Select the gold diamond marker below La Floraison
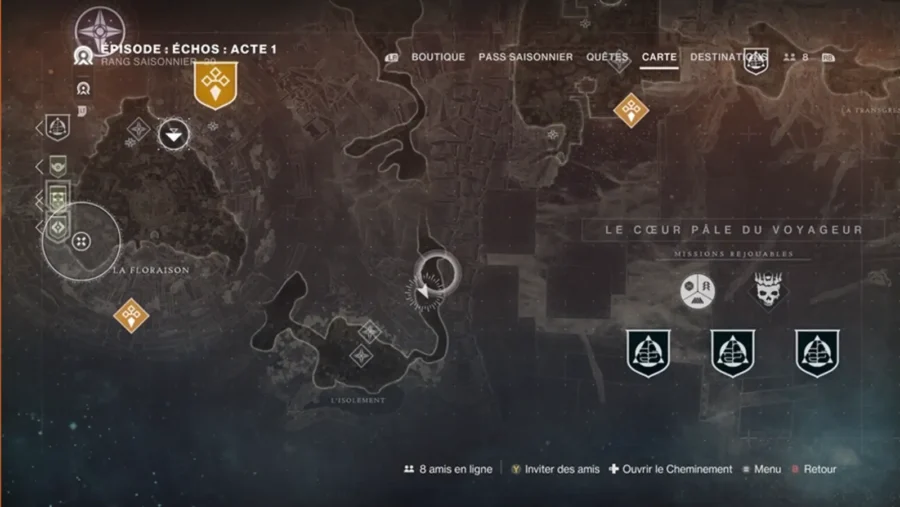Image resolution: width=900 pixels, height=507 pixels. pos(131,316)
